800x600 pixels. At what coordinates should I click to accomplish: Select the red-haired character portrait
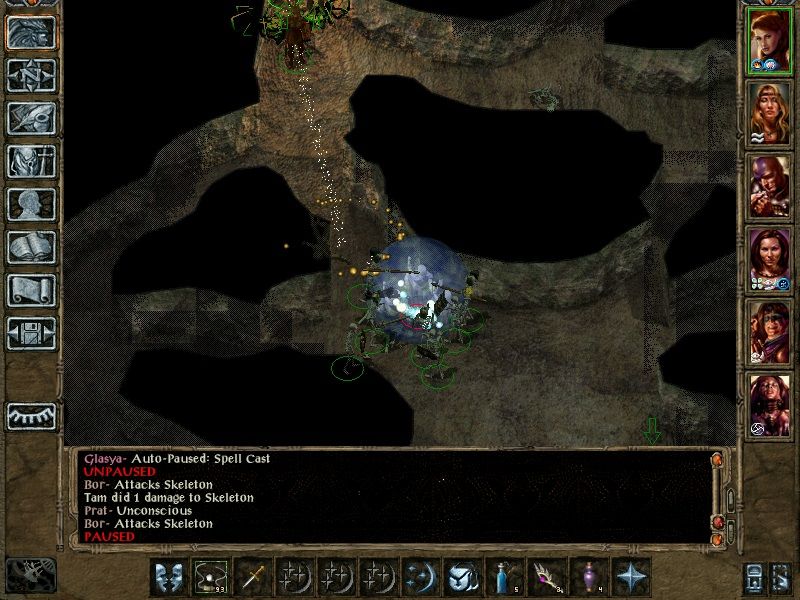click(x=768, y=42)
